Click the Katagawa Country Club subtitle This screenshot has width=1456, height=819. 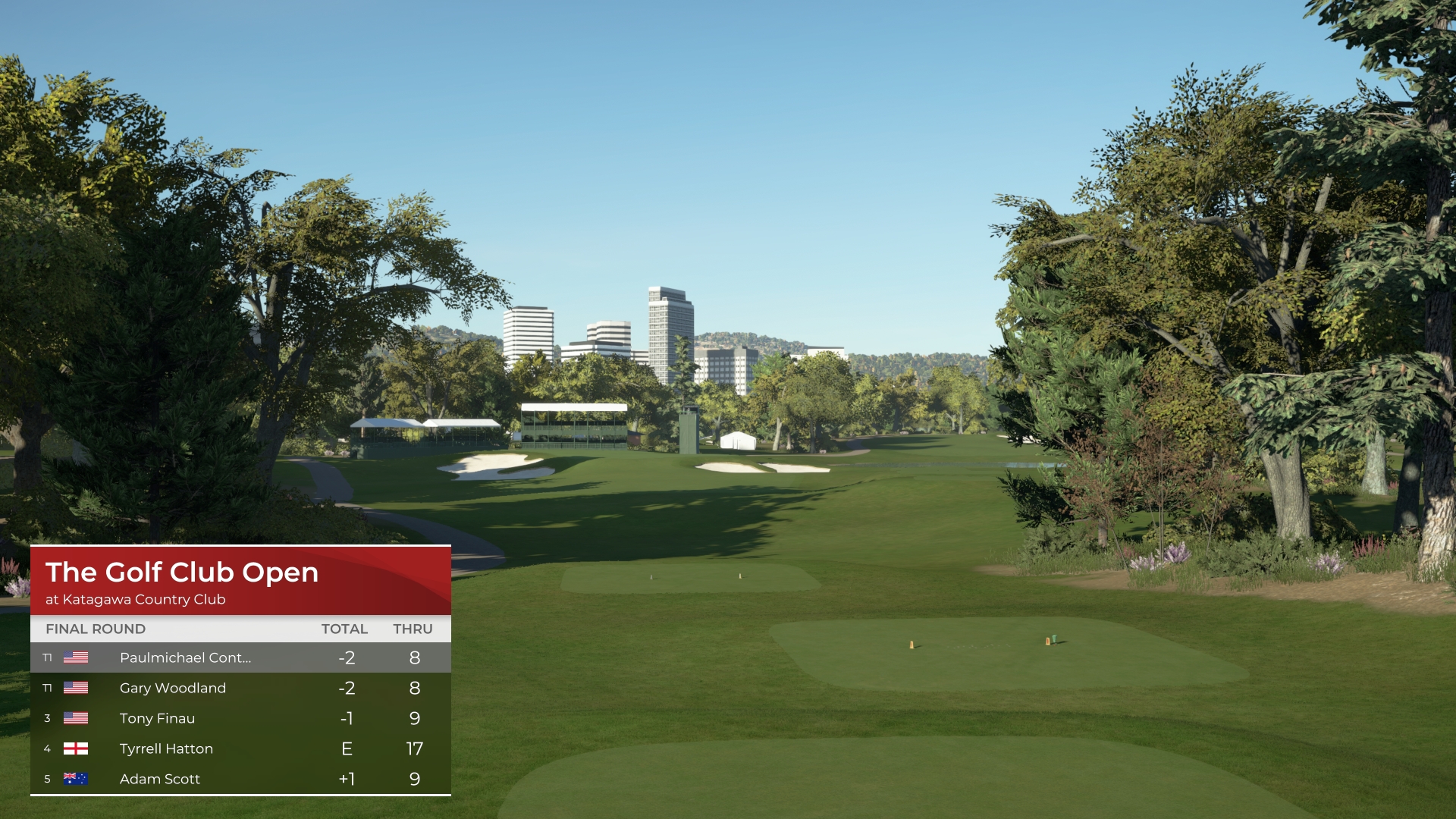click(x=136, y=599)
